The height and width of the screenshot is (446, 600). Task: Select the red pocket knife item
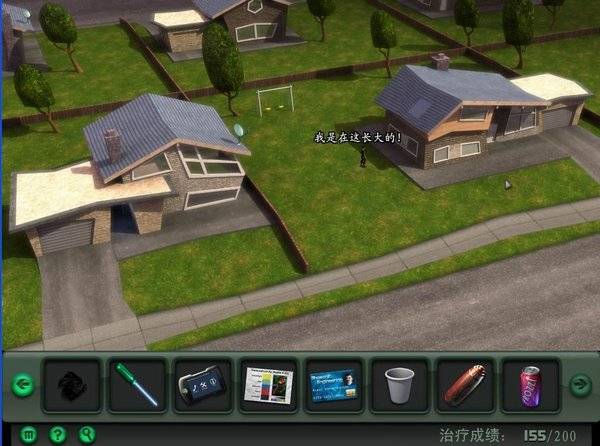coord(465,385)
